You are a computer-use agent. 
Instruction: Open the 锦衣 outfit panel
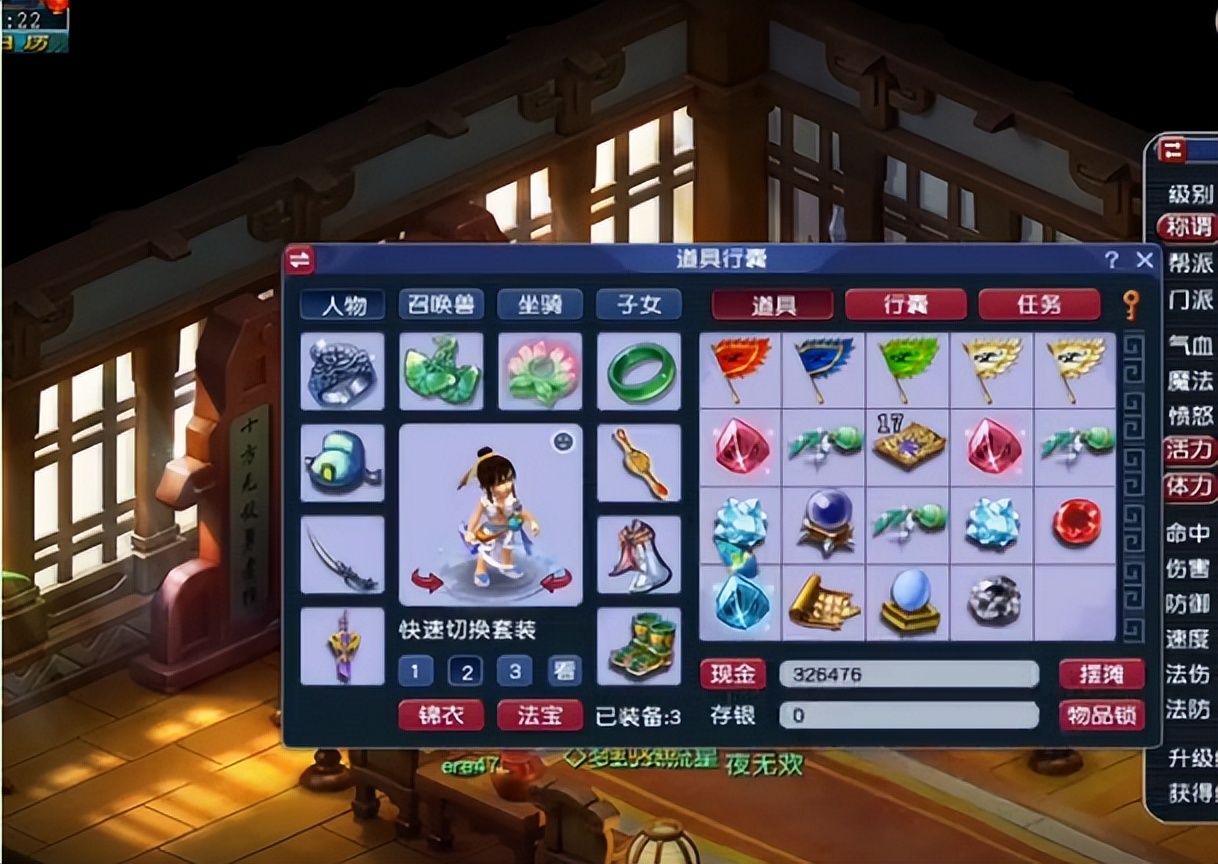click(441, 715)
